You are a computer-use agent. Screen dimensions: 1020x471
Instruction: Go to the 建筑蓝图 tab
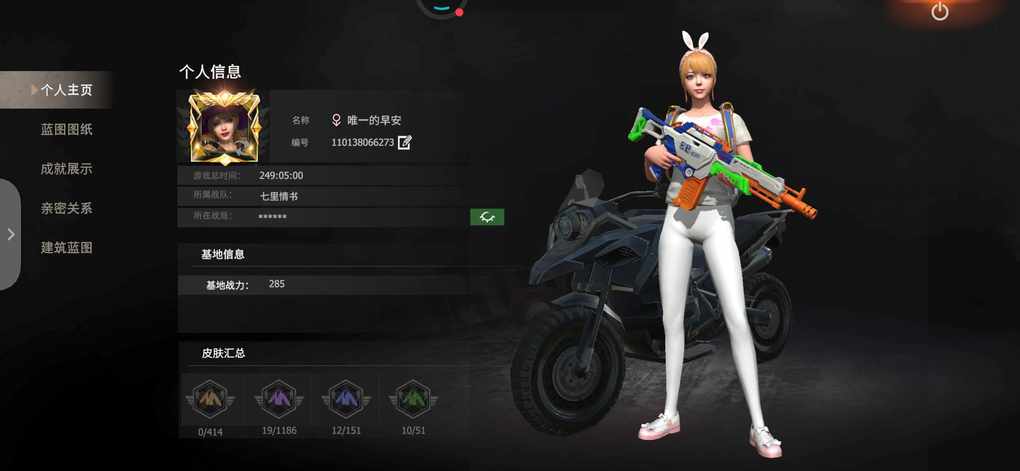click(x=66, y=247)
